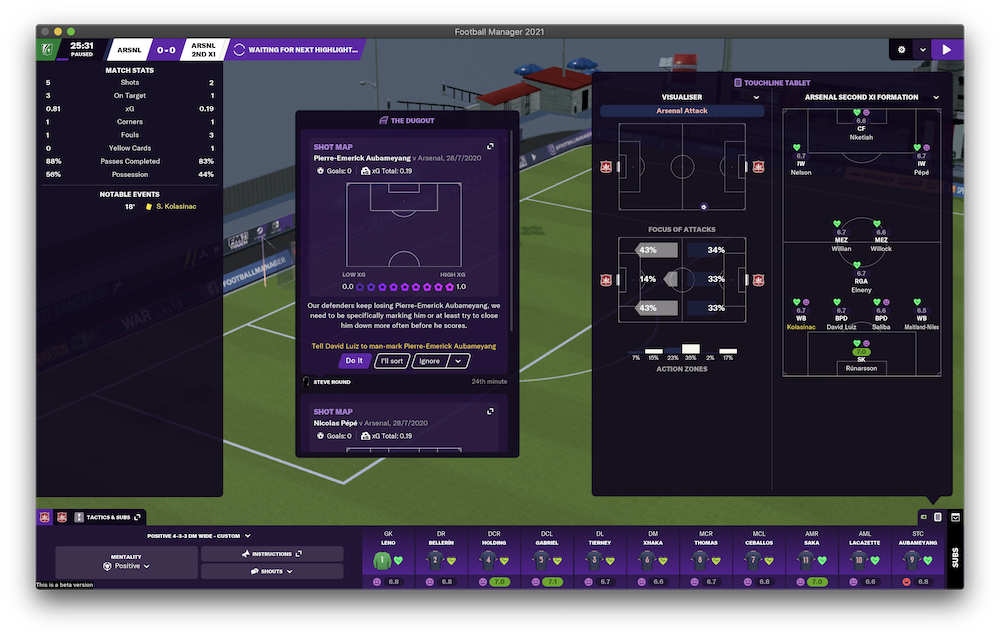Open the formation dropdown 'Positive 4-3-3 DM Wide'
The width and height of the screenshot is (1000, 637).
coord(199,536)
